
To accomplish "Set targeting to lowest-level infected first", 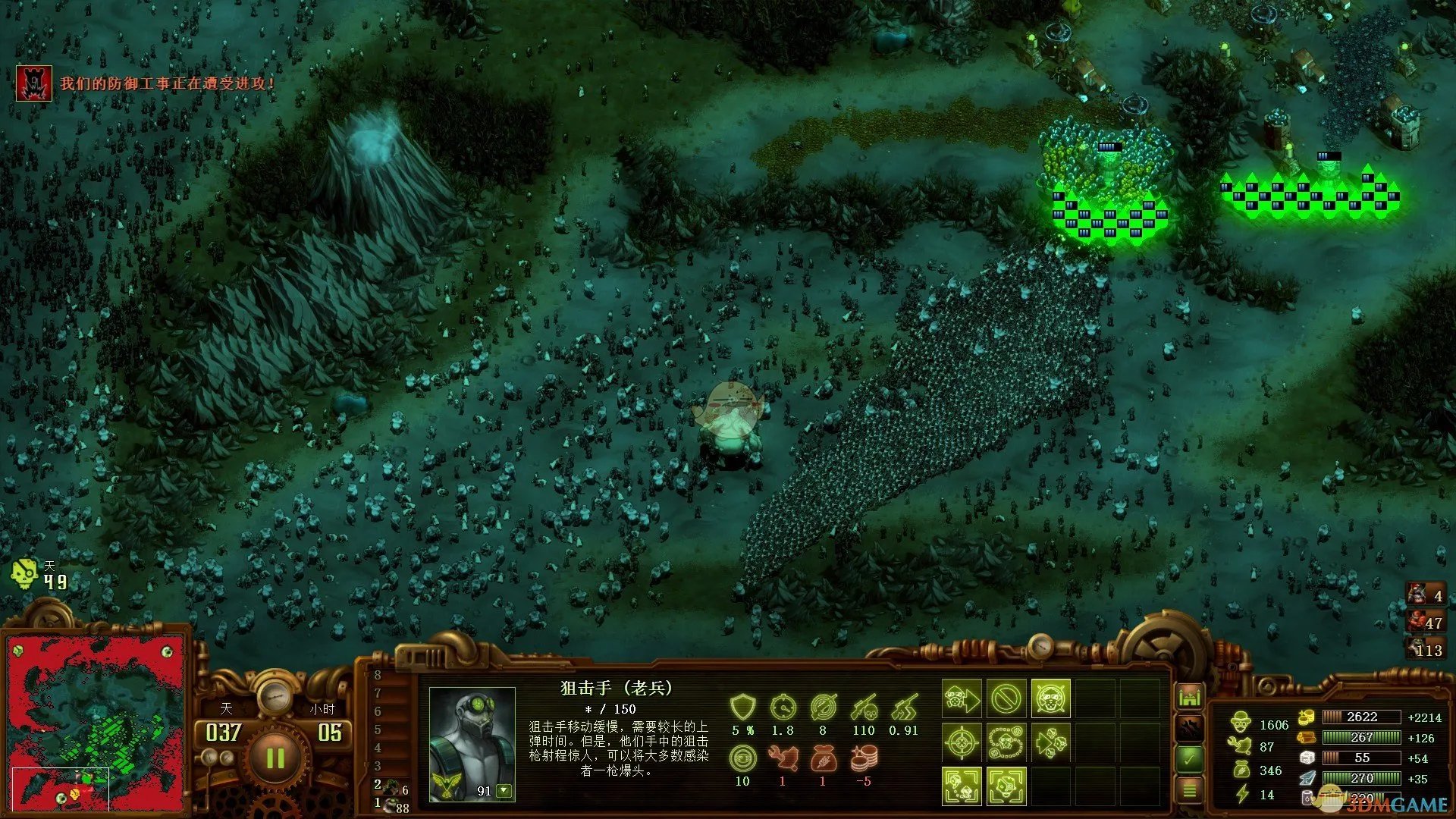I will [x=962, y=786].
